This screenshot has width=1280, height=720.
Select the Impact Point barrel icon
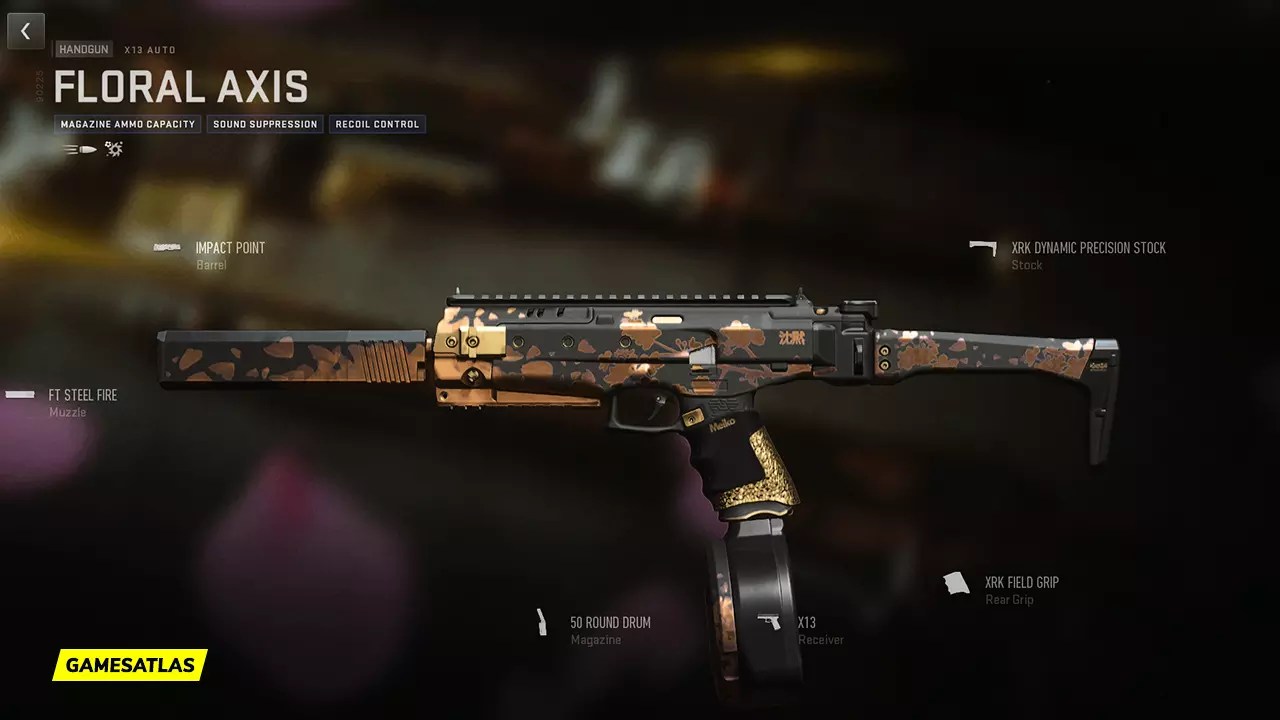[166, 248]
